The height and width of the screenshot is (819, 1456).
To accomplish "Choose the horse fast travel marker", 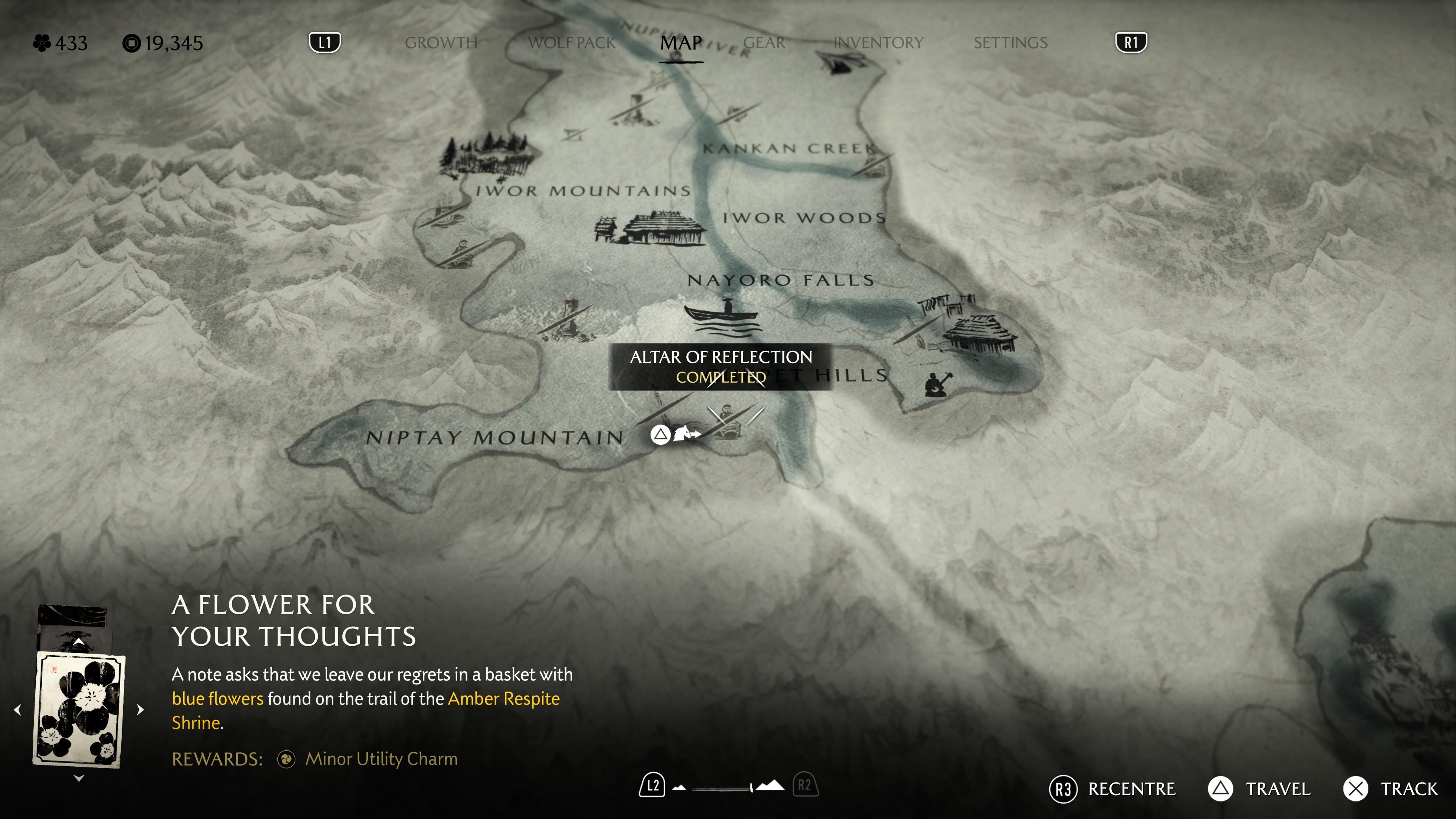I will tap(685, 433).
